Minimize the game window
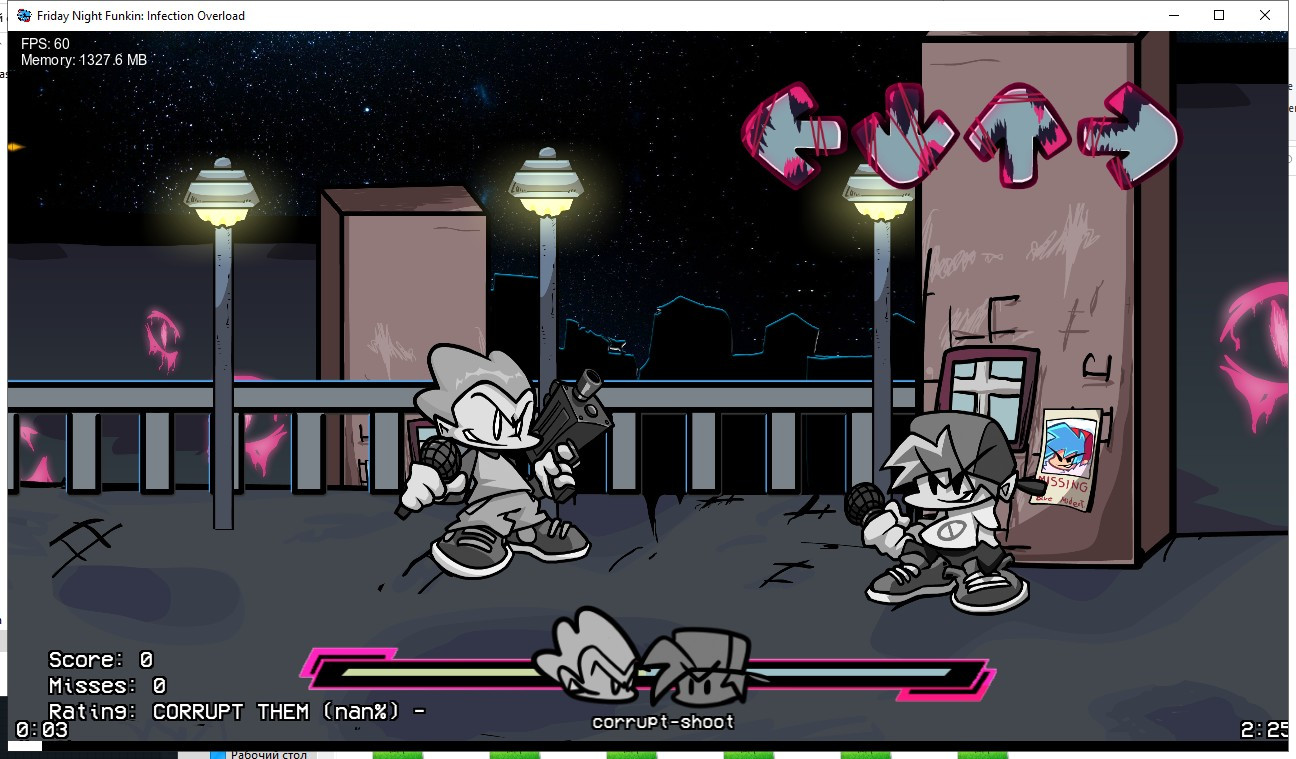 click(1172, 15)
